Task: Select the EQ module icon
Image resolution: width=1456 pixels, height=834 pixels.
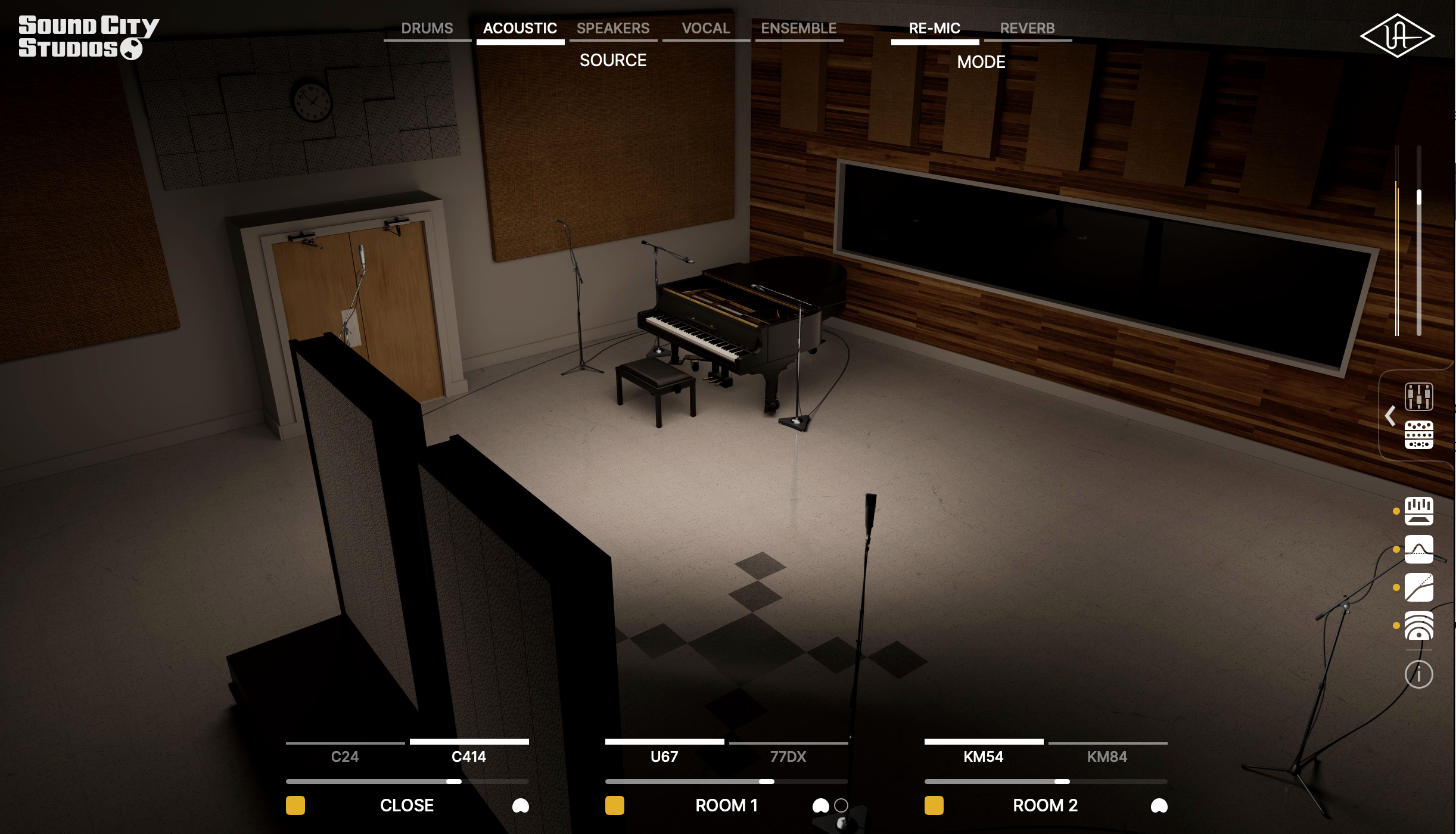Action: tap(1420, 512)
